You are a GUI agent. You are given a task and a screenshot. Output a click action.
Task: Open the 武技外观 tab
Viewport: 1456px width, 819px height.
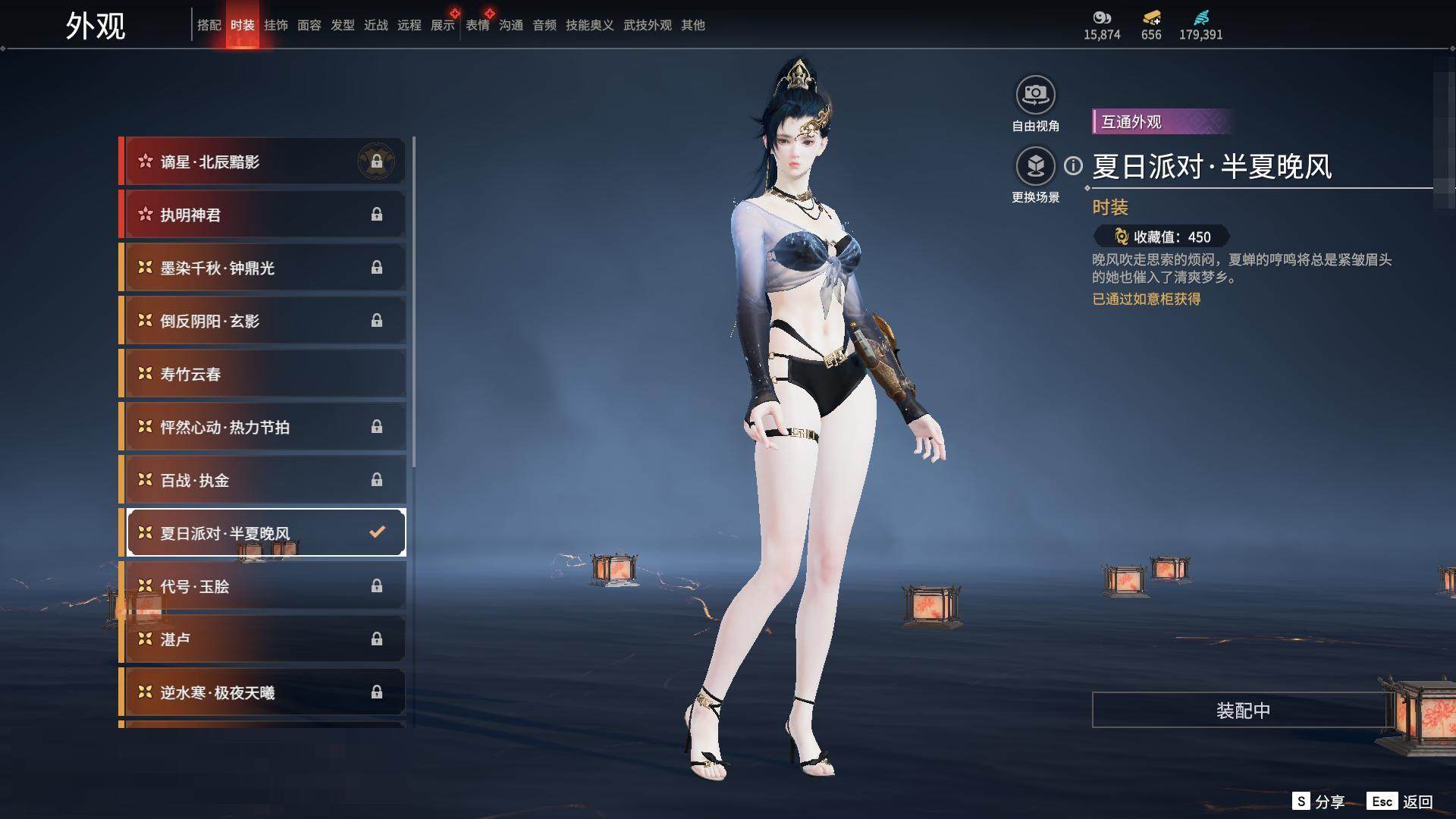coord(647,25)
